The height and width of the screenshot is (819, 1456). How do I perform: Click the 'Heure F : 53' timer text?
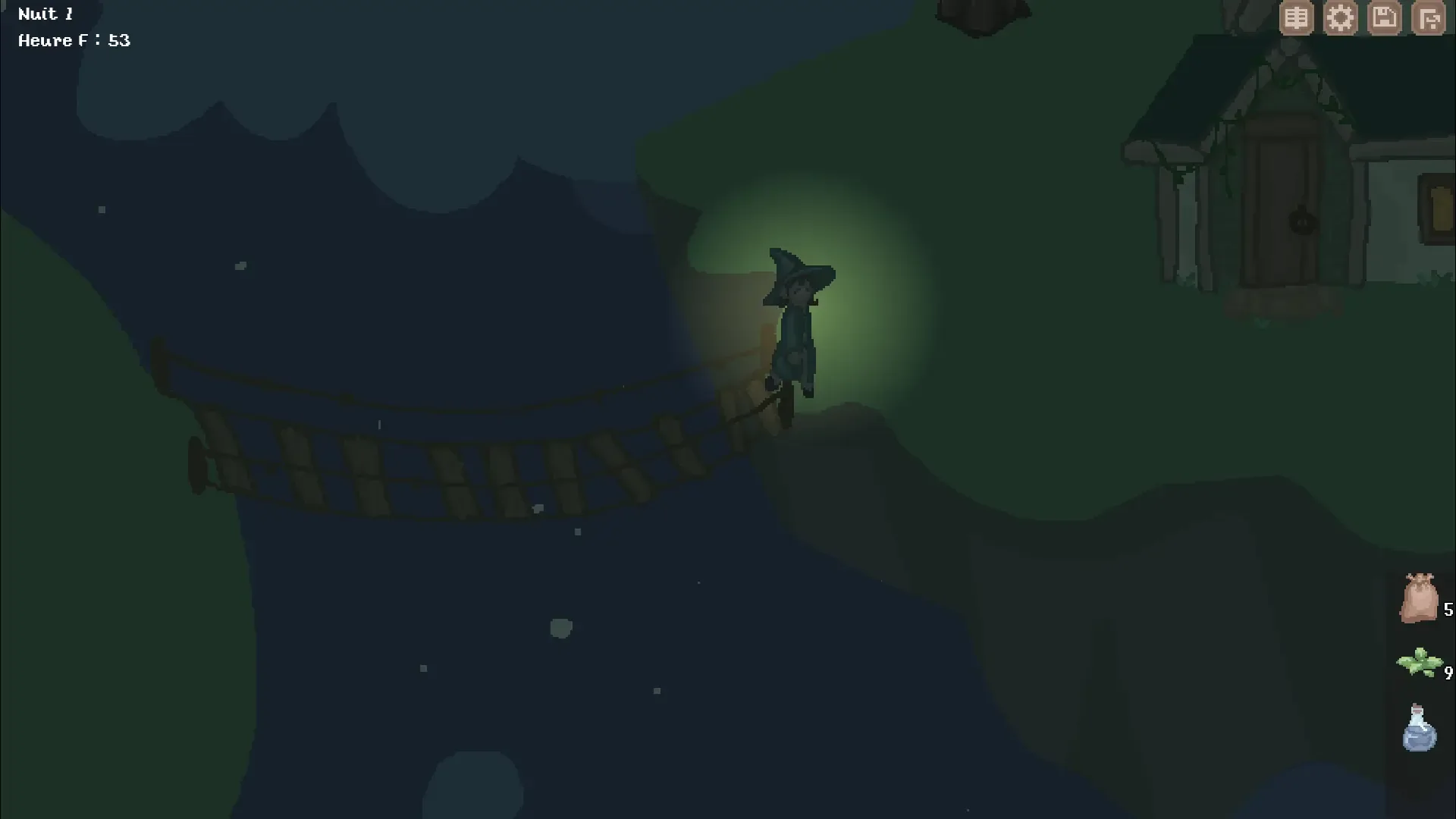pyautogui.click(x=74, y=40)
